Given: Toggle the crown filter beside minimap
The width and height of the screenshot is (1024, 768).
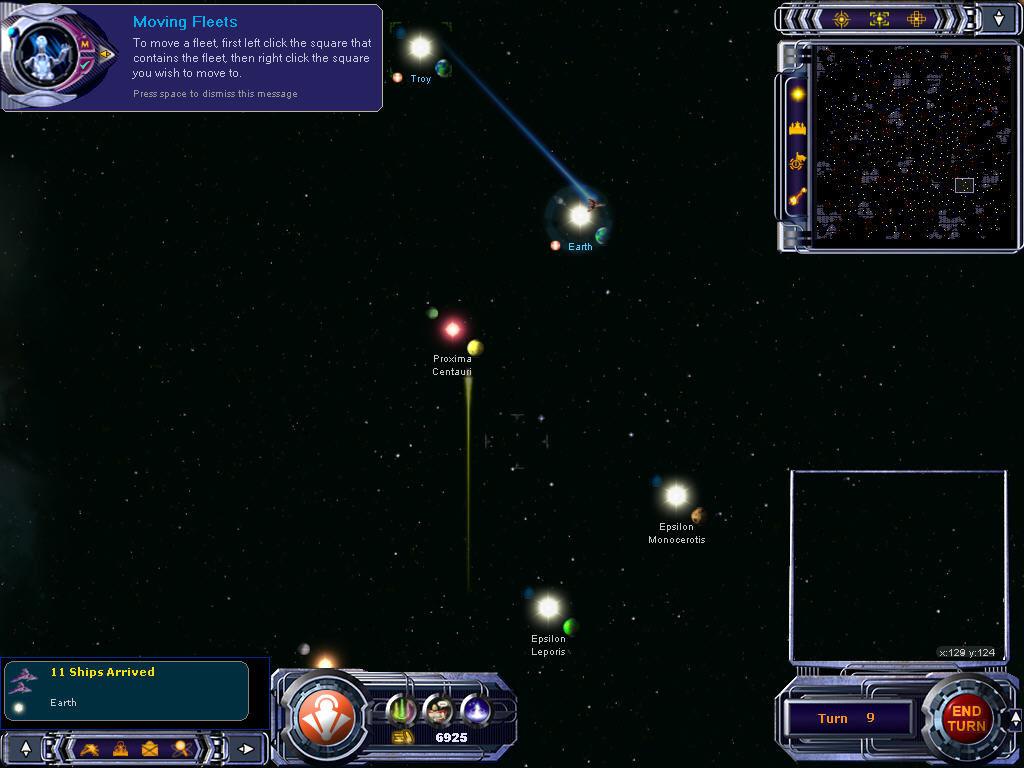Looking at the screenshot, I should [x=797, y=128].
